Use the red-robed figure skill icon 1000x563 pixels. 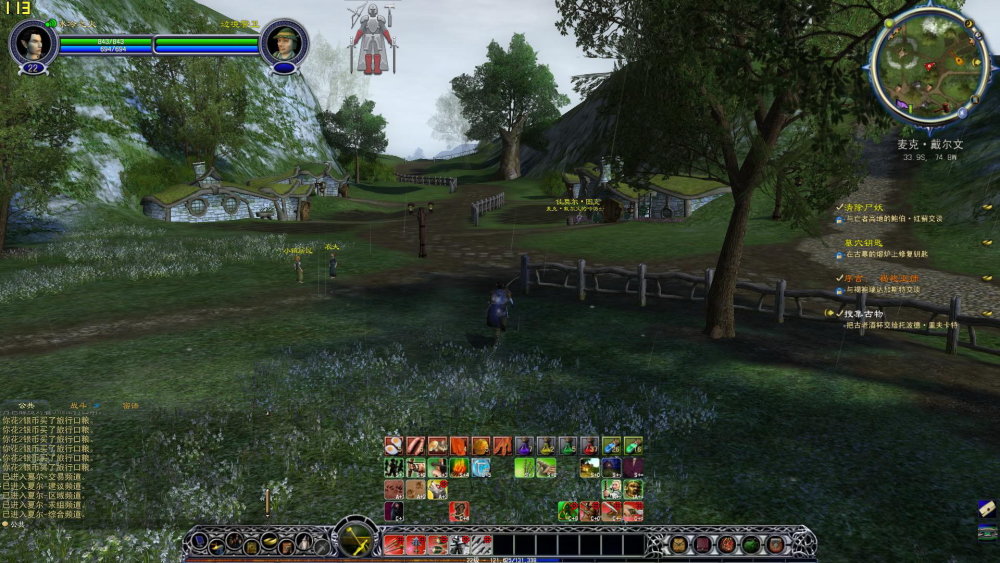click(459, 512)
